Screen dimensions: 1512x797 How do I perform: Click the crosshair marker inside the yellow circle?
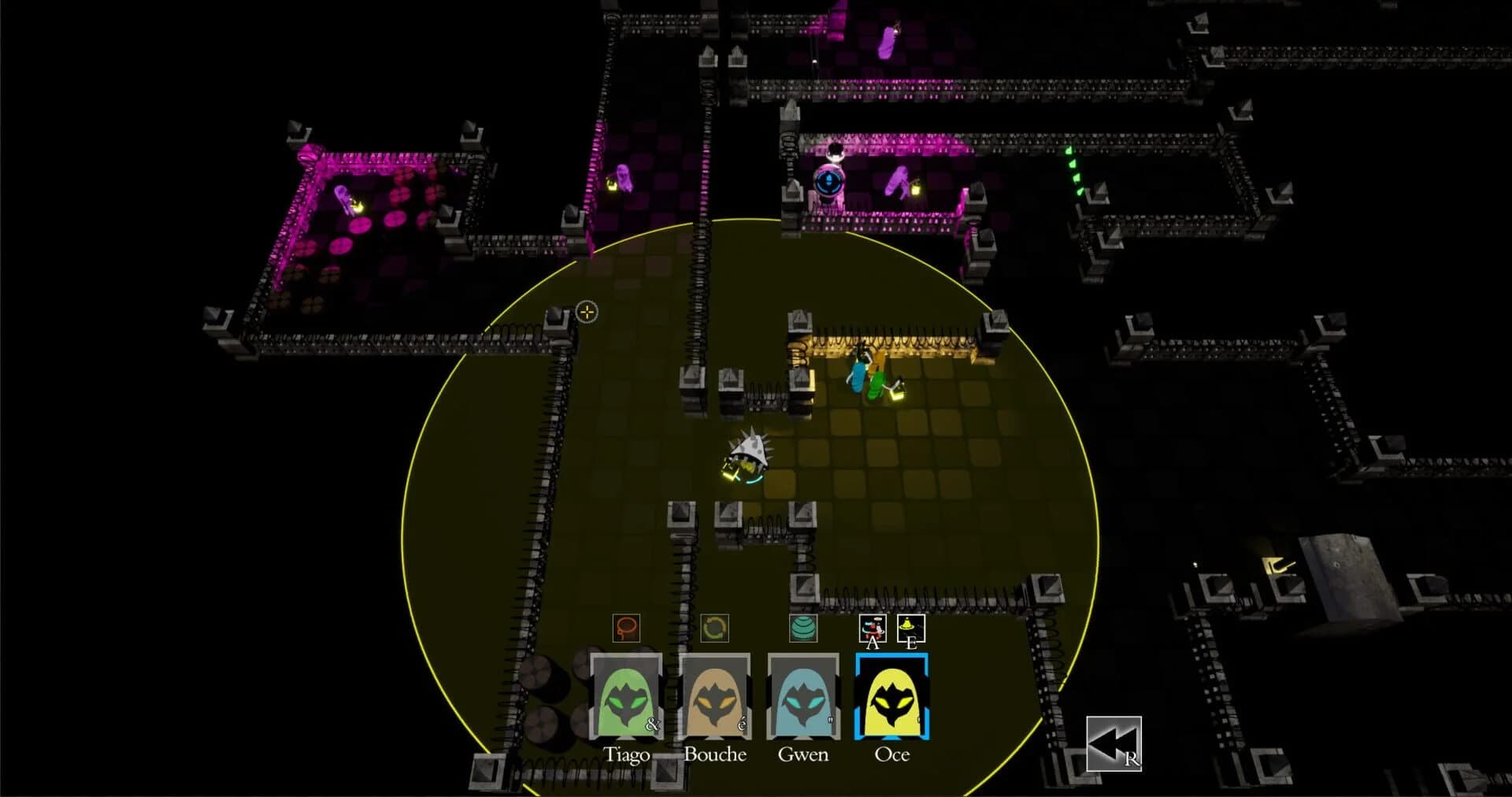[x=587, y=313]
